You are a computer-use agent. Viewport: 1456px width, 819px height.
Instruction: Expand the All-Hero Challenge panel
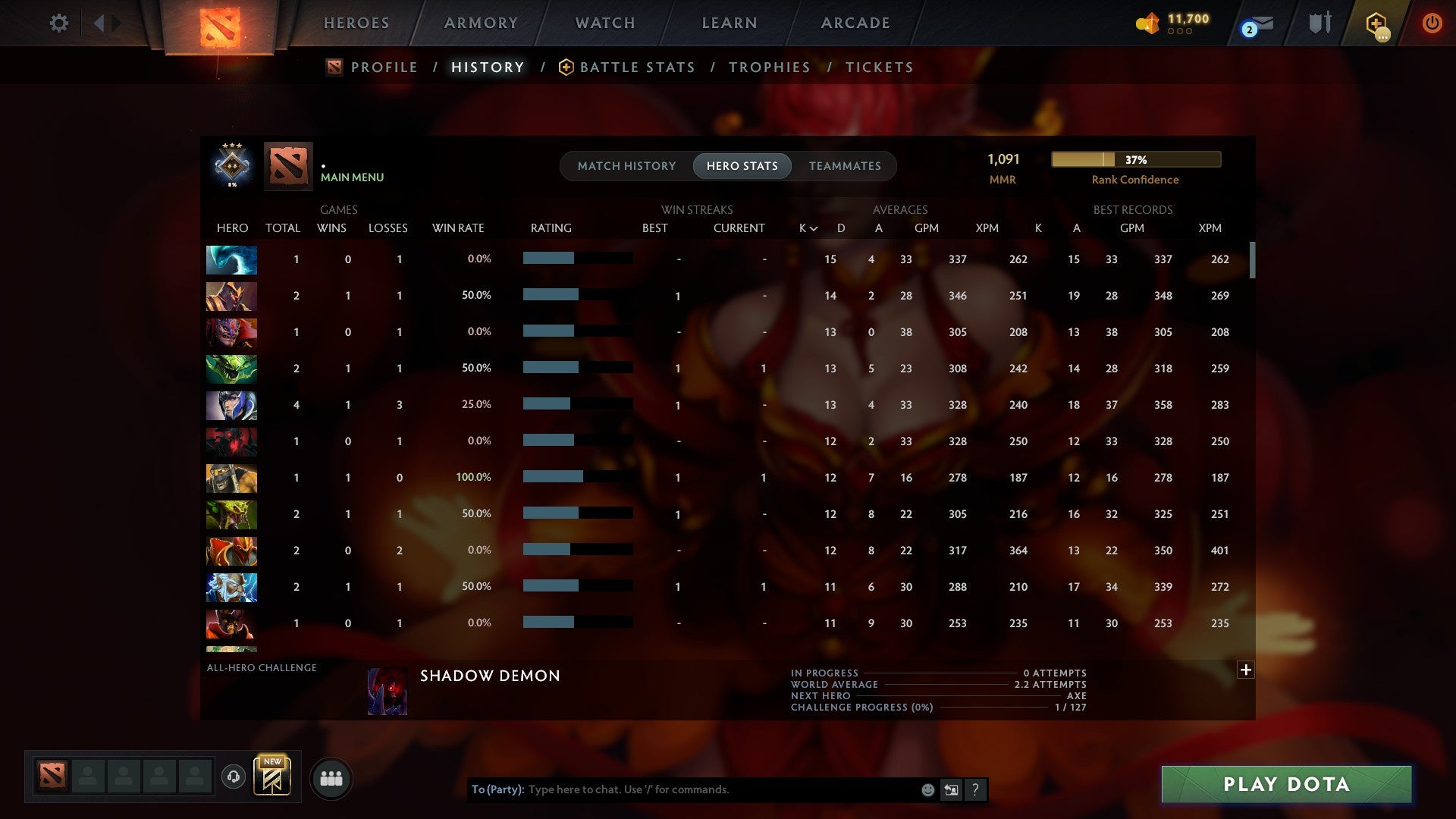(x=1245, y=670)
